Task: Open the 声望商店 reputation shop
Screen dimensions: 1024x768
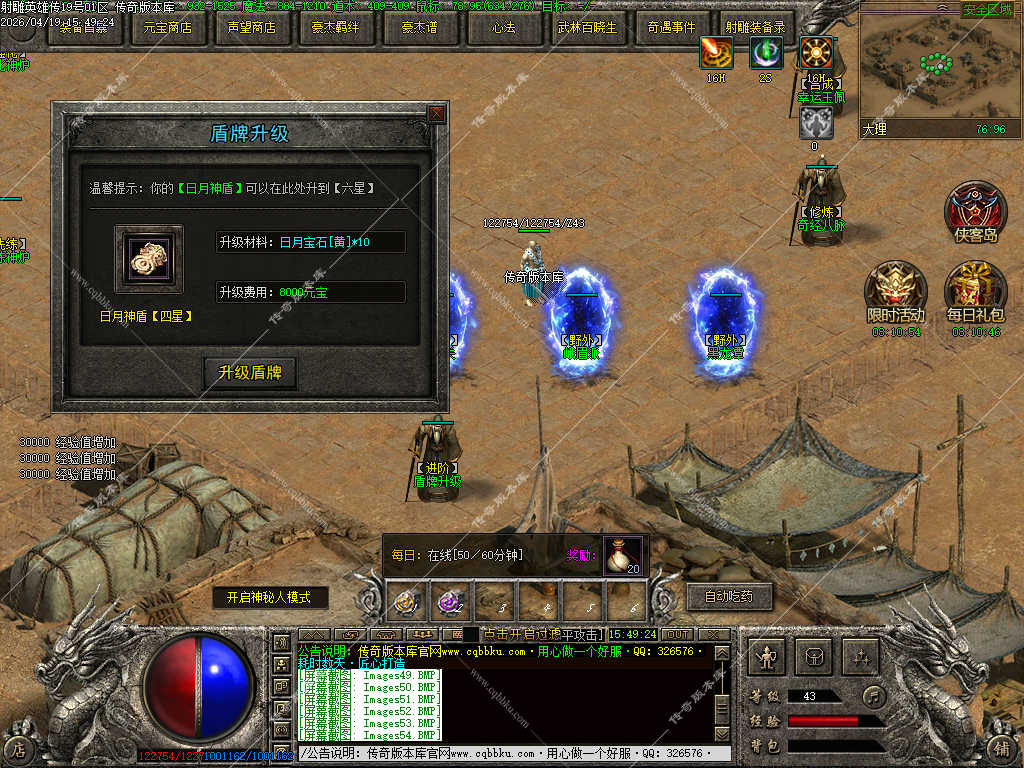Action: coord(252,28)
